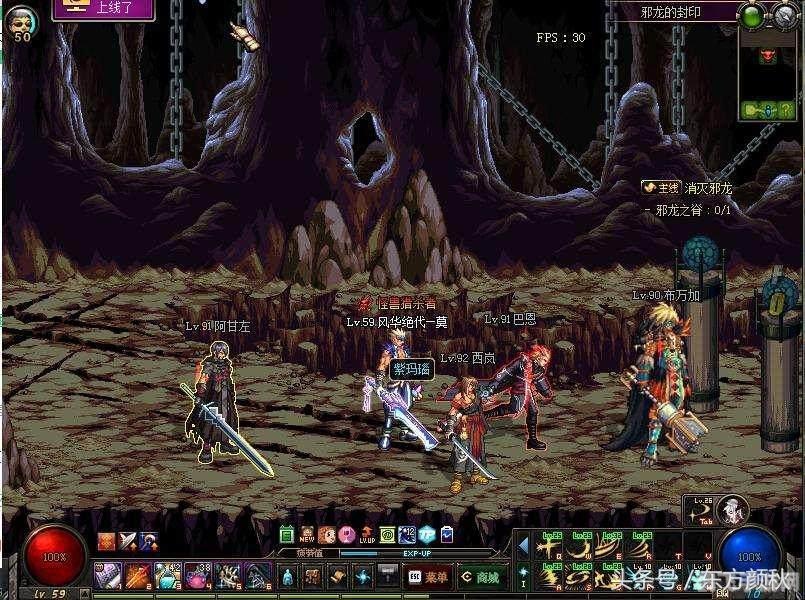Open the LV.UP arrow icon
The height and width of the screenshot is (600, 805).
pos(366,535)
